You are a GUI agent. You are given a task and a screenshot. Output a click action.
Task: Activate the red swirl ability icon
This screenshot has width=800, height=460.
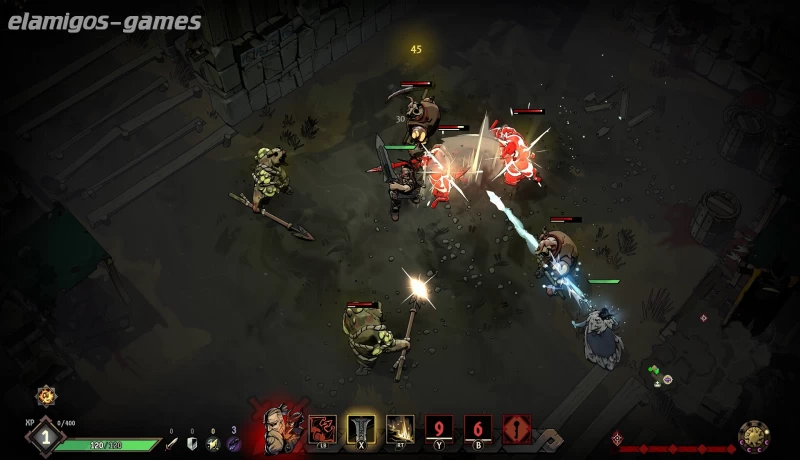[322, 429]
